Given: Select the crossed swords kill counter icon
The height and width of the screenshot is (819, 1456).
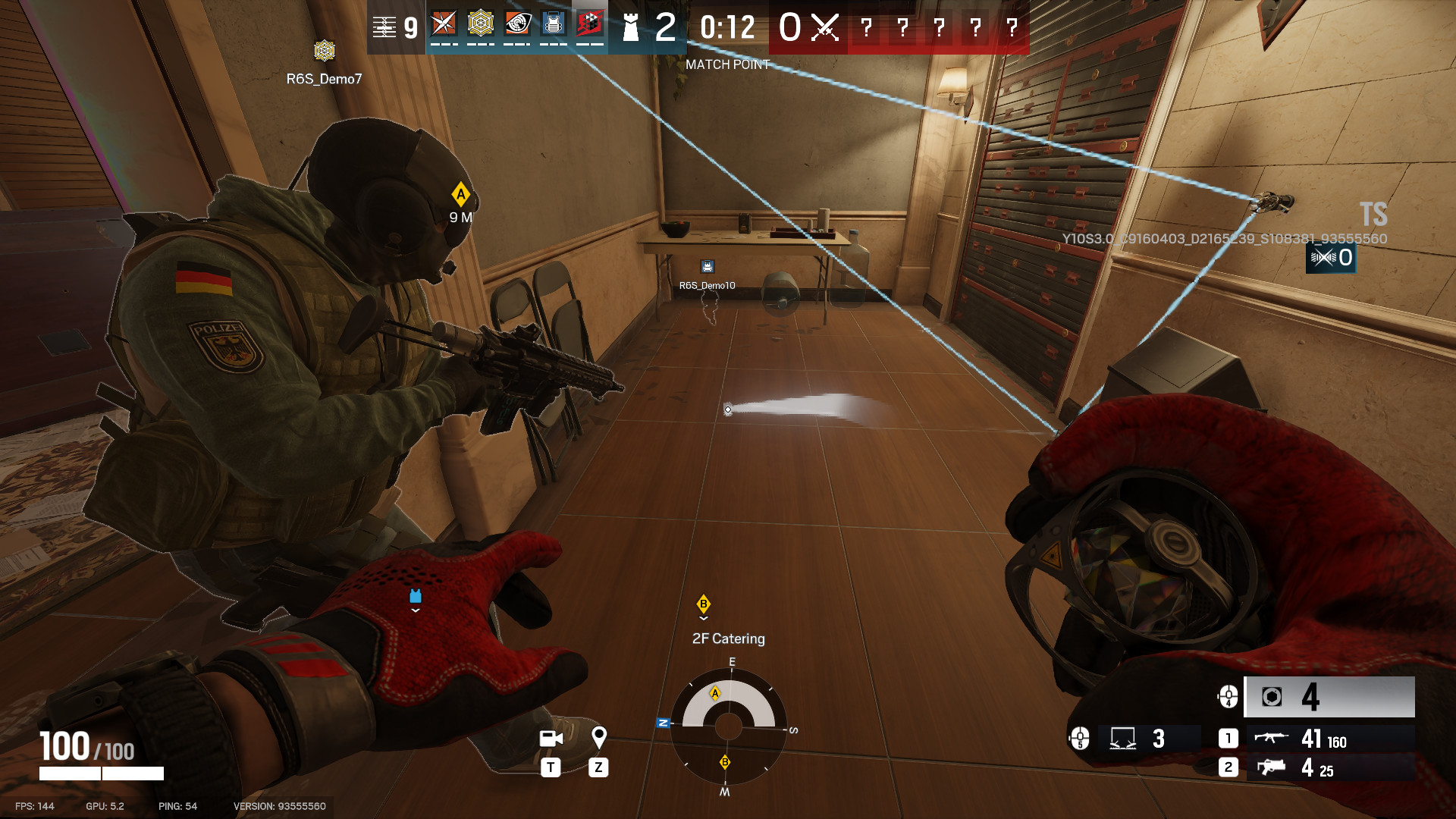Looking at the screenshot, I should [827, 29].
